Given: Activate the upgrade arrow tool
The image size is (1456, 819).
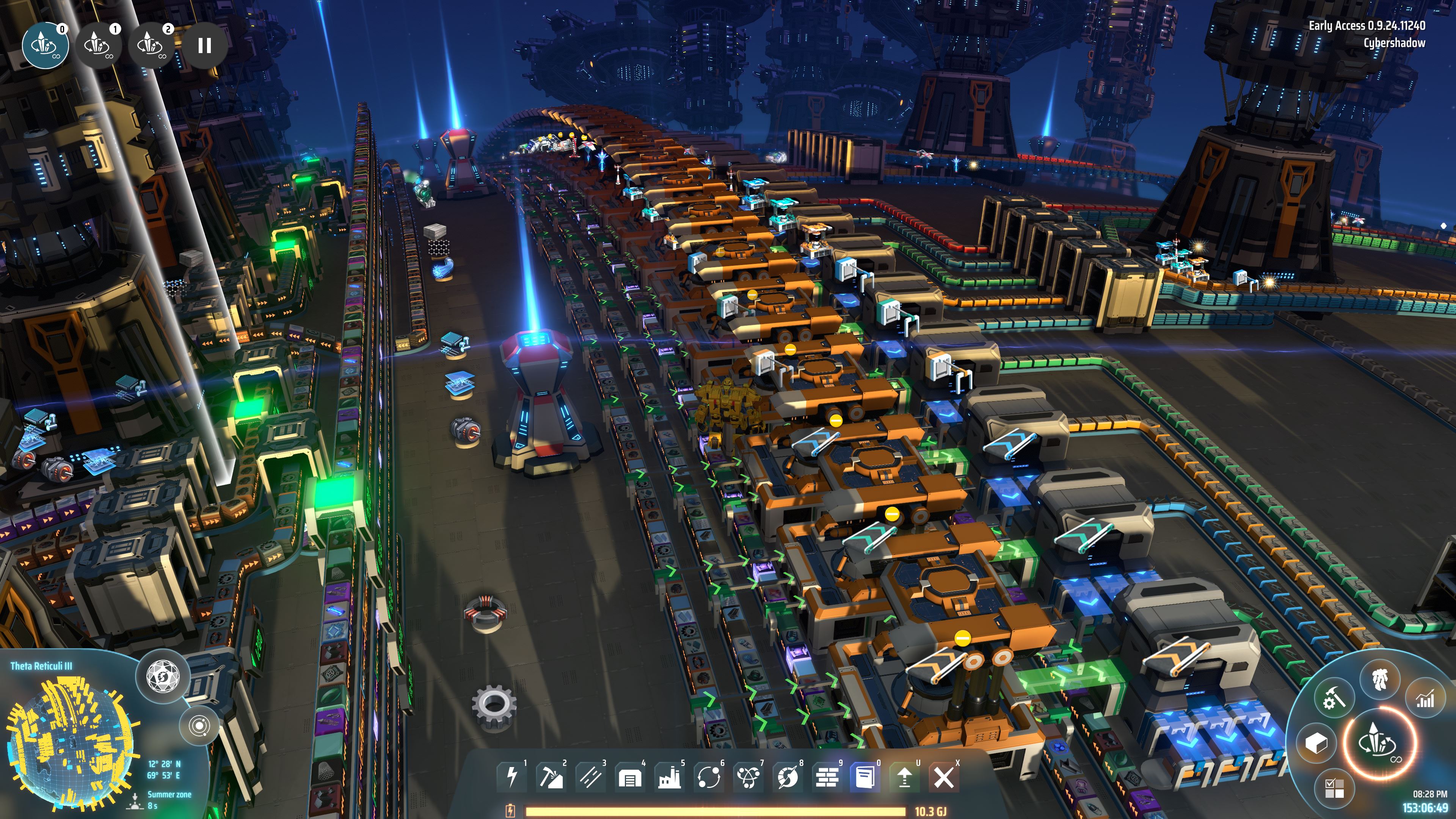Looking at the screenshot, I should tap(904, 778).
